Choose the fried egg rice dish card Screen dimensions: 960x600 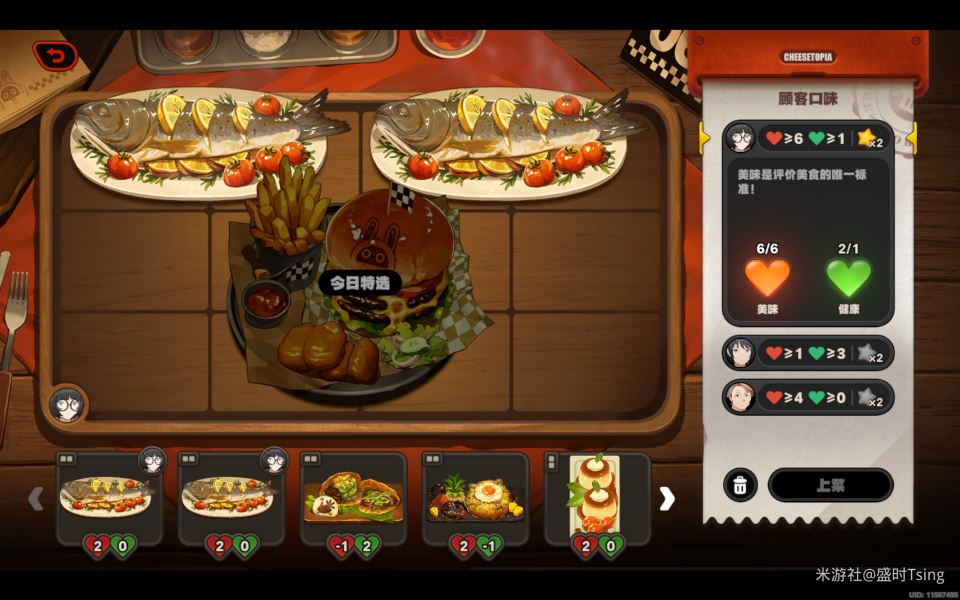476,498
